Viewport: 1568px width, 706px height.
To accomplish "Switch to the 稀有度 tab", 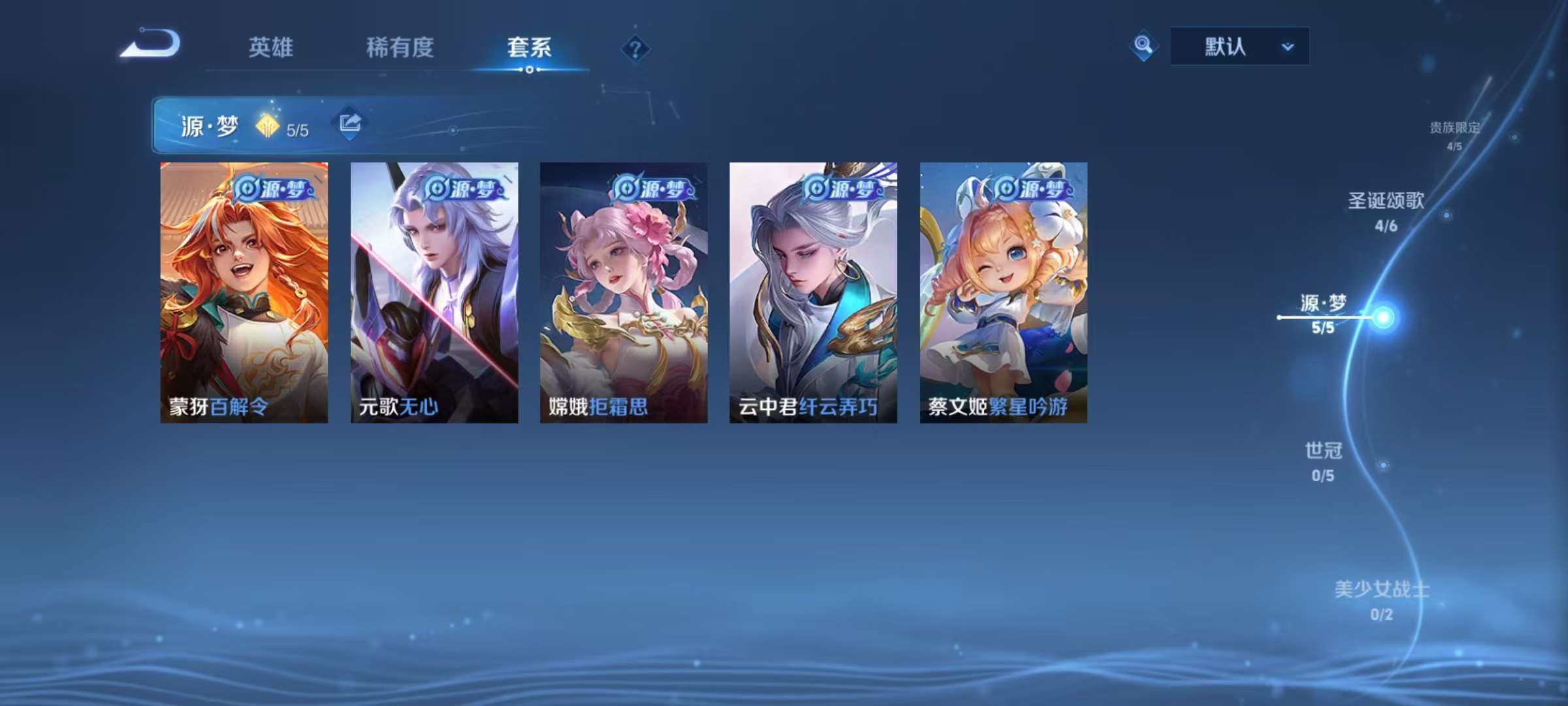I will tap(400, 46).
